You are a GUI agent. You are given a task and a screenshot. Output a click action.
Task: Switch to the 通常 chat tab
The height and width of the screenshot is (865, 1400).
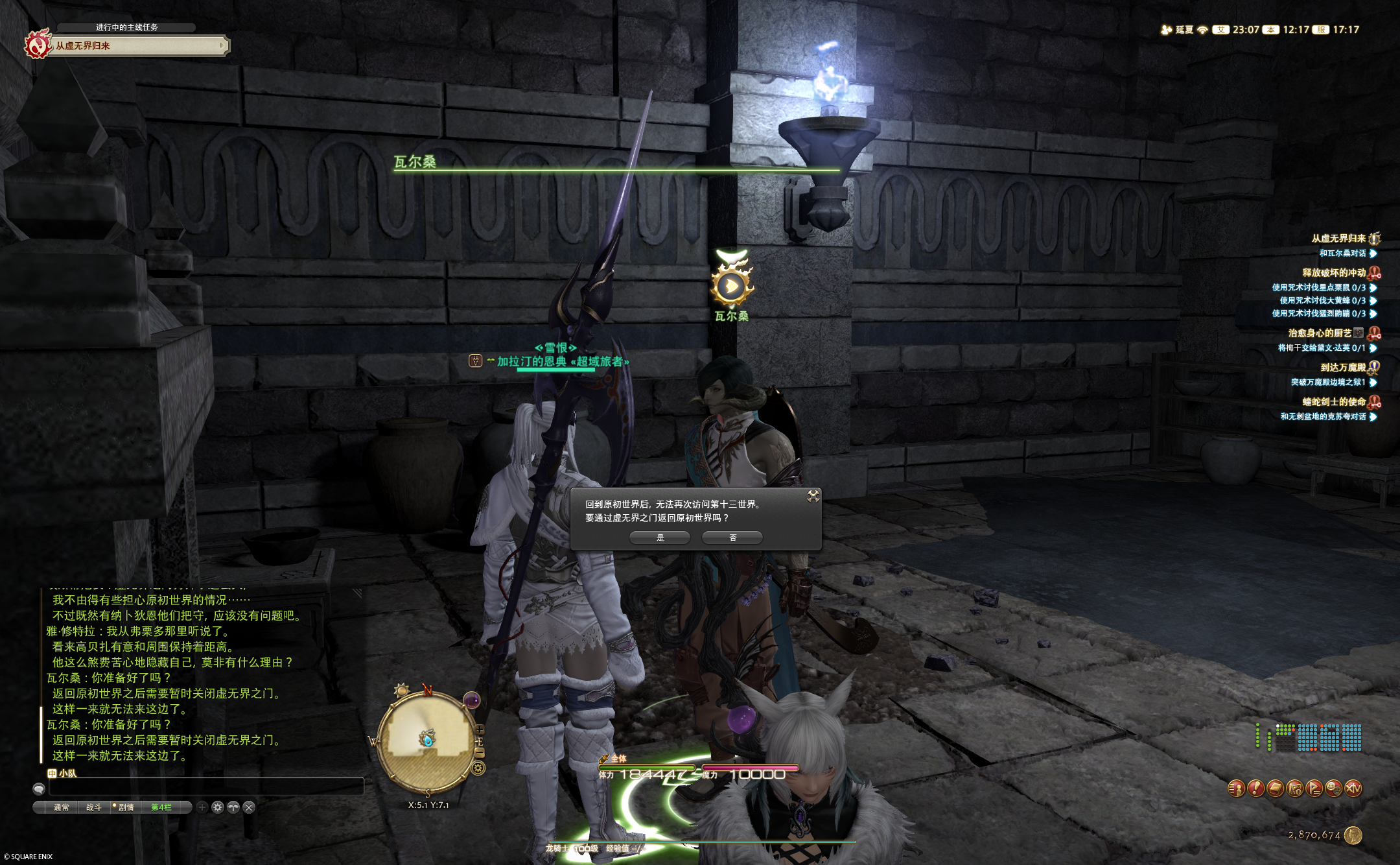click(x=61, y=807)
